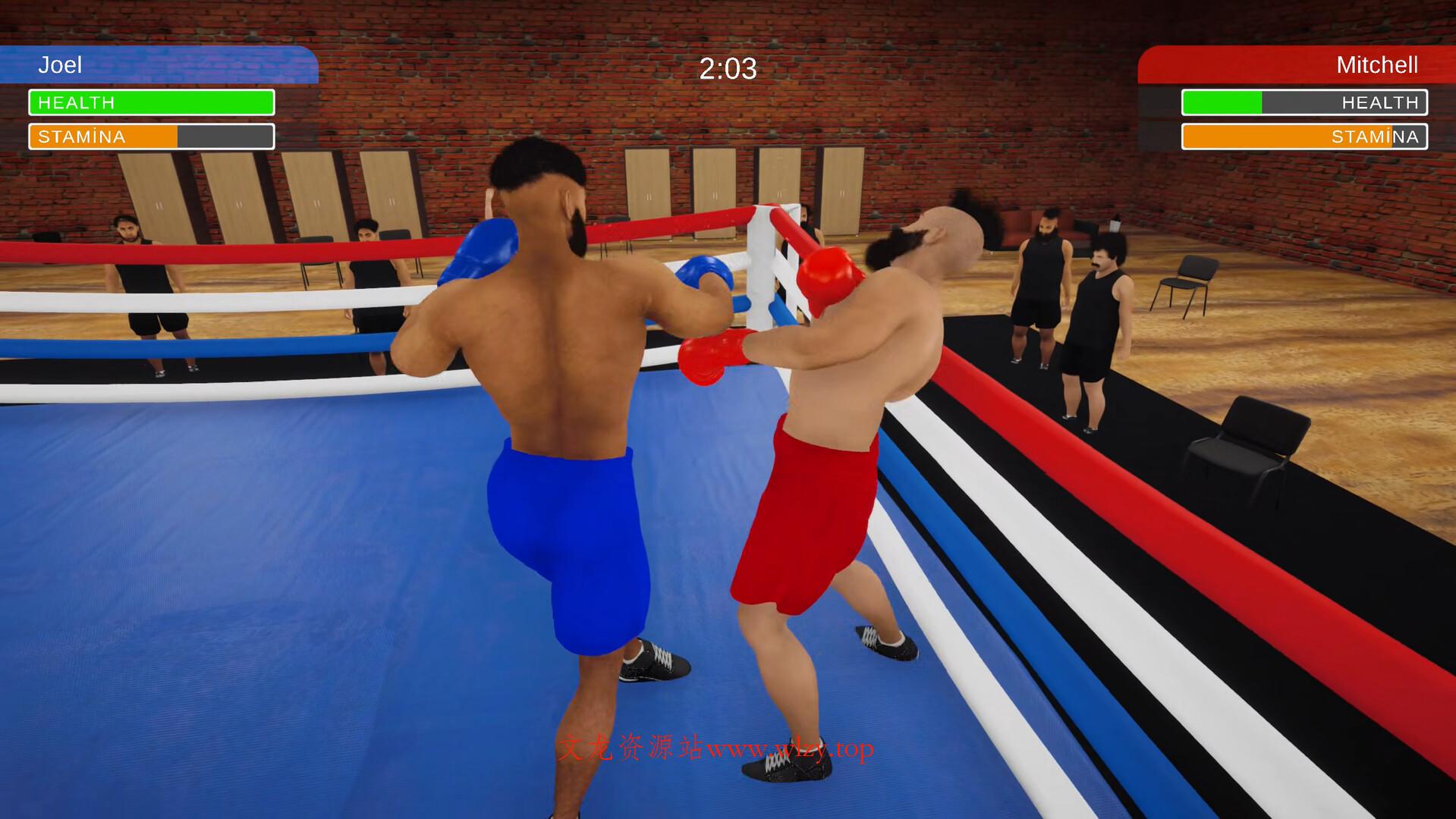Select Mitchell's HEALTH bar label
This screenshot has height=819, width=1456.
1380,102
